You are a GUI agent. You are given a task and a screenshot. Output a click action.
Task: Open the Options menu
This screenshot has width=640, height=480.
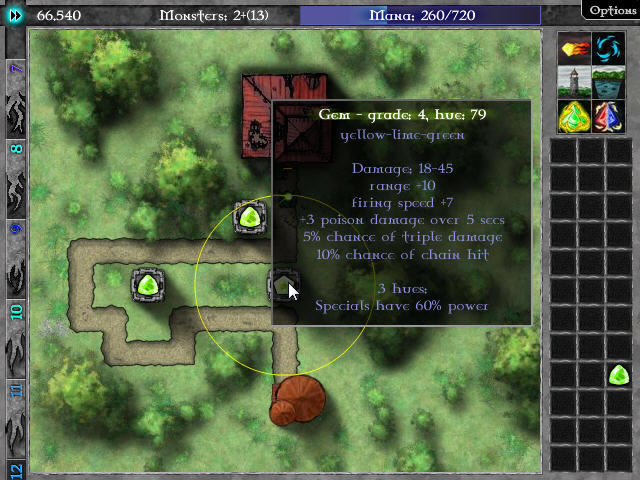(609, 10)
